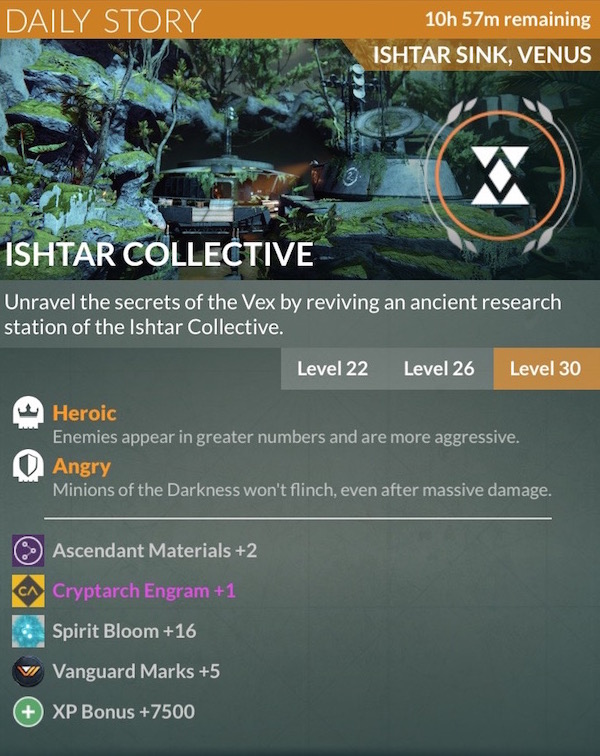The height and width of the screenshot is (756, 600).
Task: Switch to Level 26 difficulty
Action: tap(439, 369)
